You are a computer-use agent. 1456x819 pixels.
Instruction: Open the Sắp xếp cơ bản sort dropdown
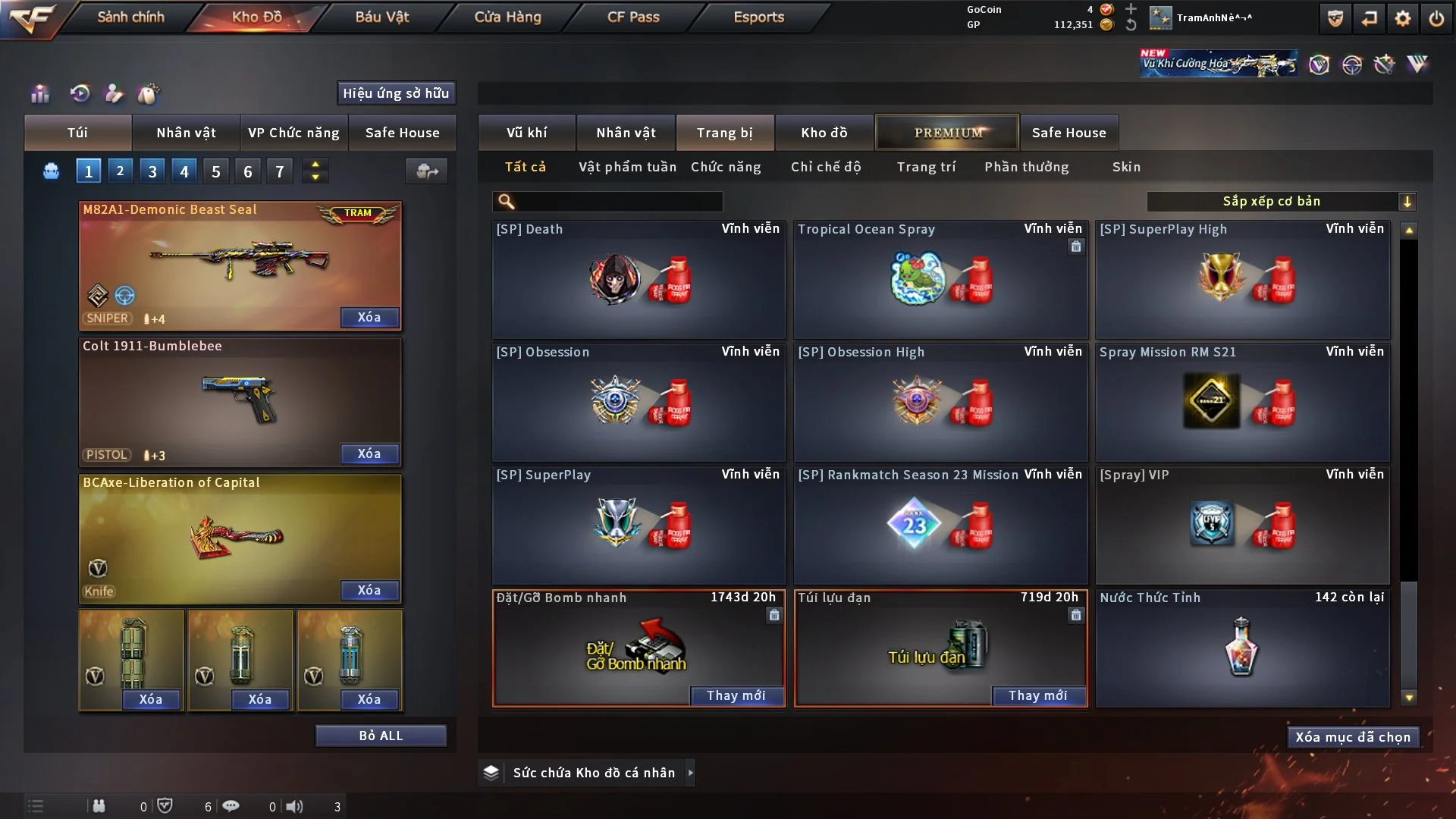[x=1281, y=202]
